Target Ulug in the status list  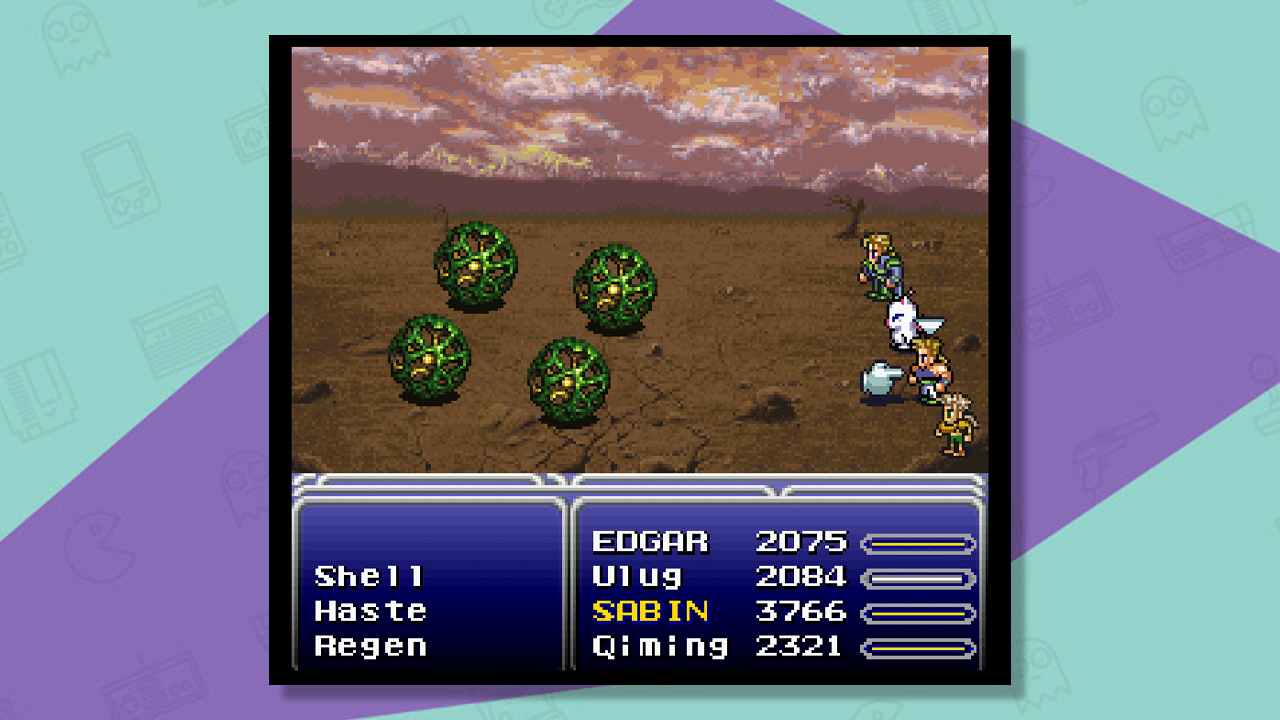(x=638, y=576)
